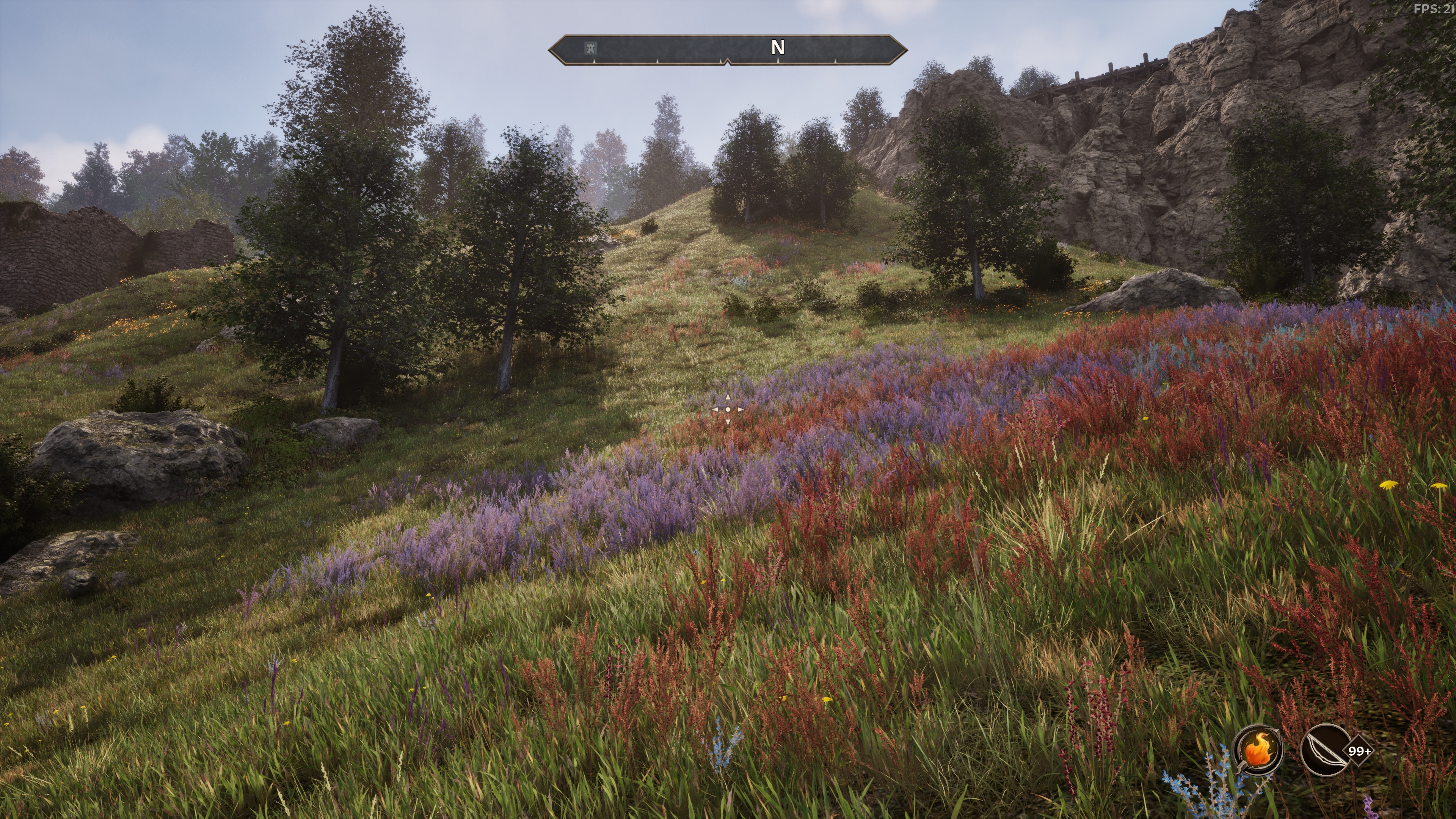1456x819 pixels.
Task: Select the castle tower marker on the compass
Action: coord(590,48)
